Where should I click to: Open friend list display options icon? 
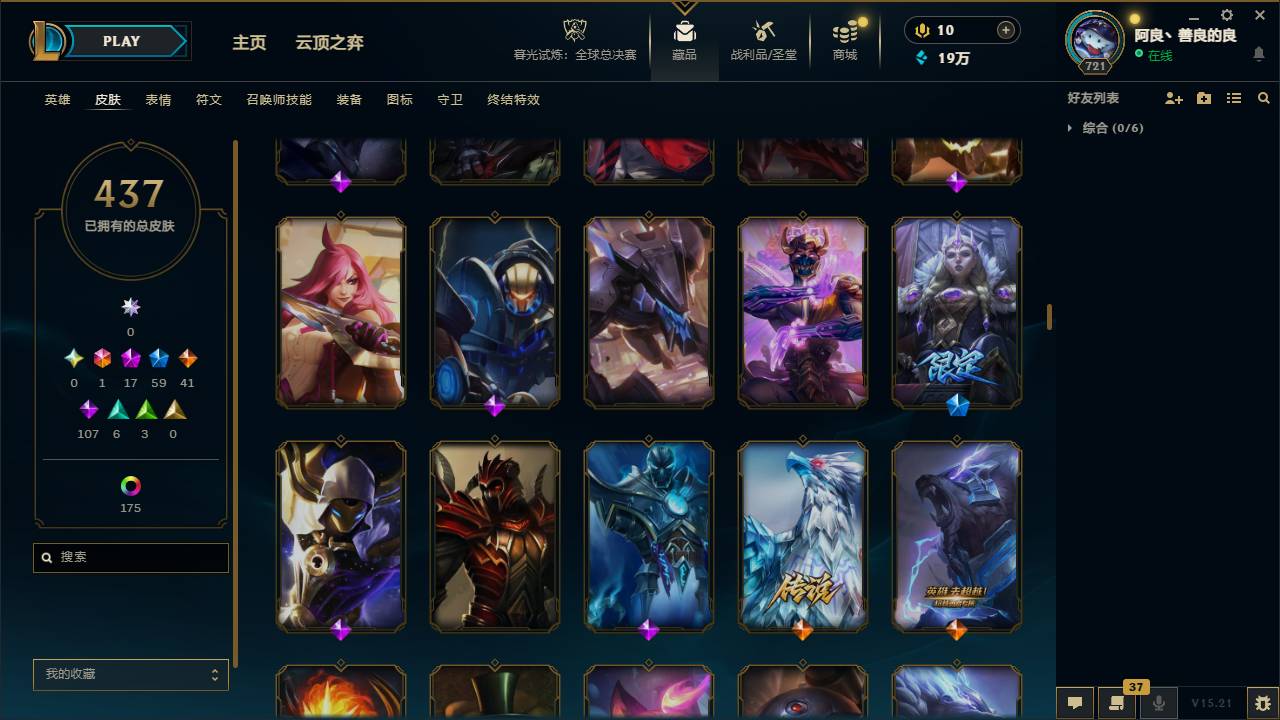pos(1234,98)
